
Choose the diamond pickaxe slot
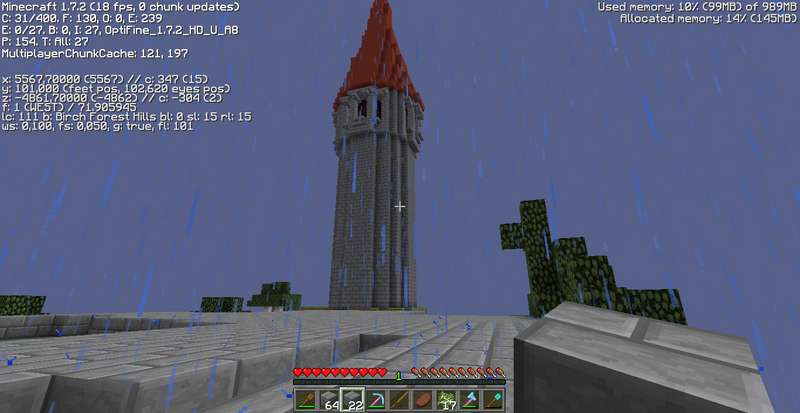[x=376, y=400]
